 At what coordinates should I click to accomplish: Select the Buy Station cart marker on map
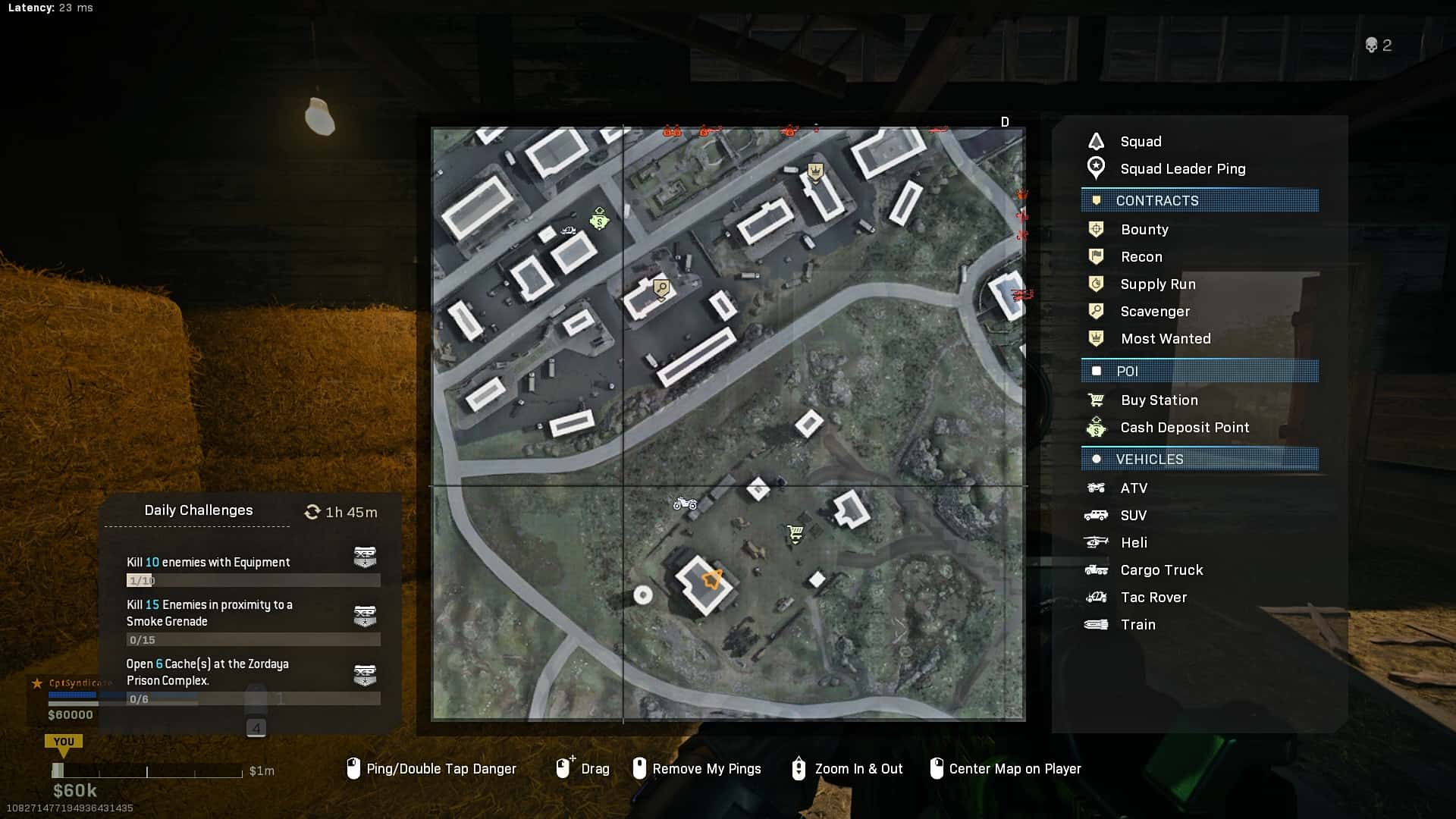tap(795, 534)
